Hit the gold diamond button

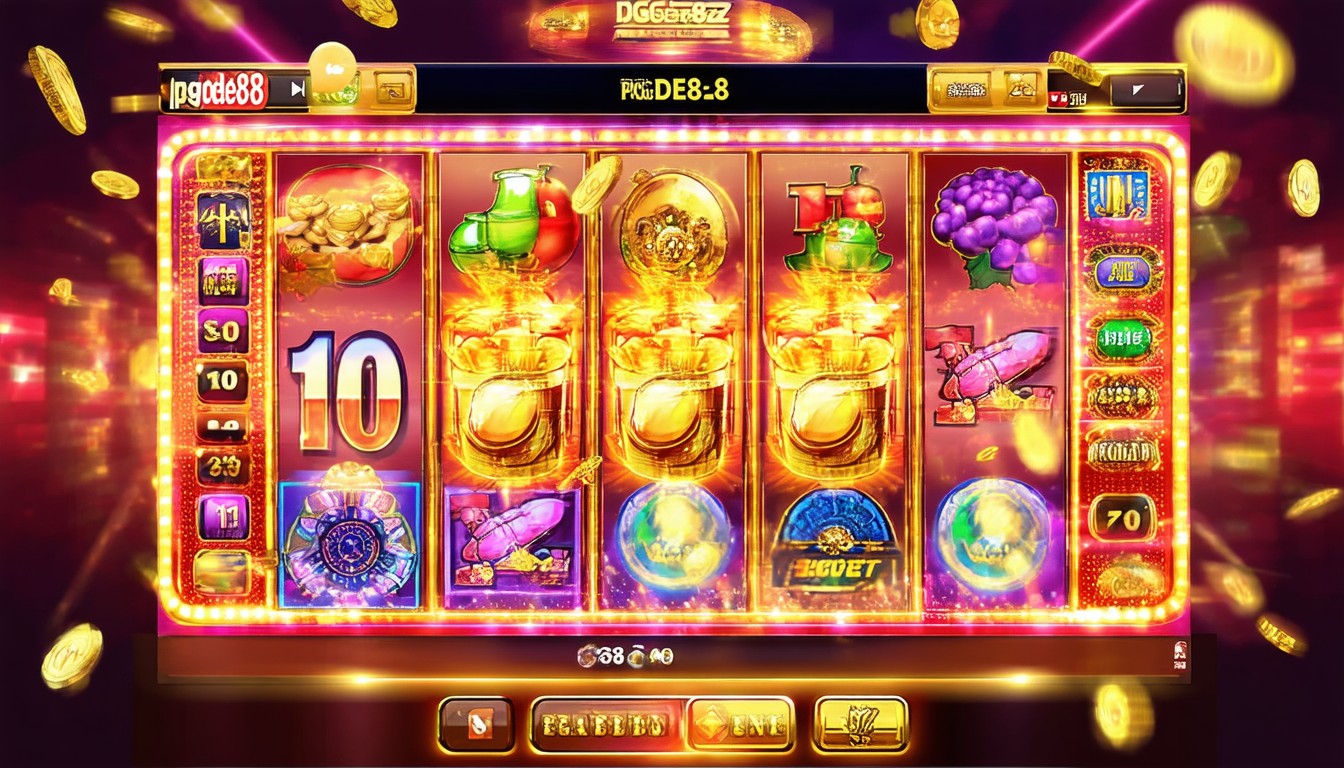click(x=740, y=724)
